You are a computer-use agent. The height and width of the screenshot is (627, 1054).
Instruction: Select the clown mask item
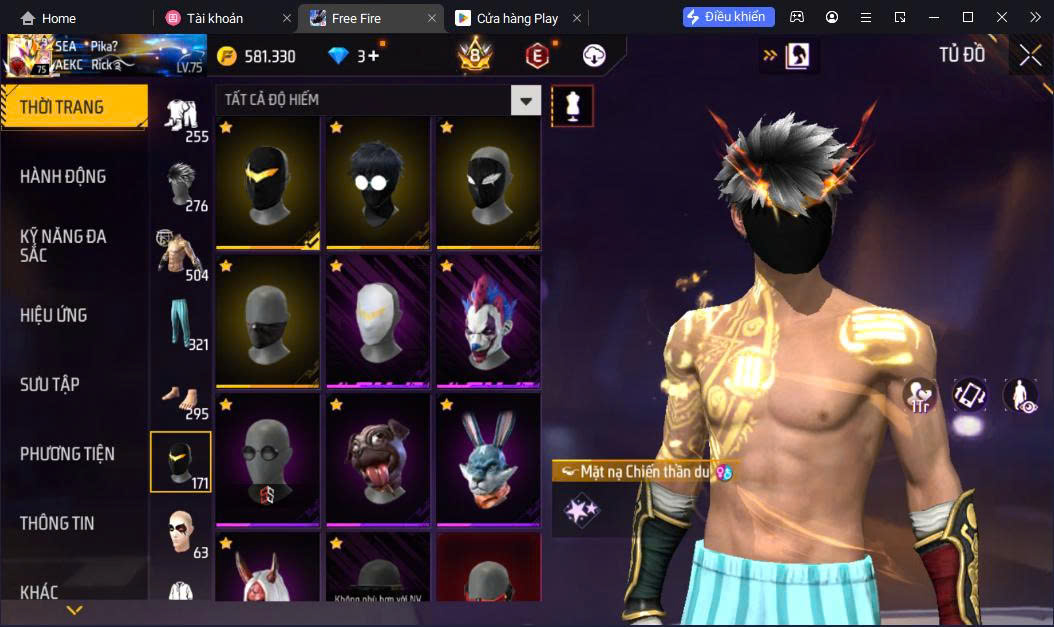coord(488,320)
